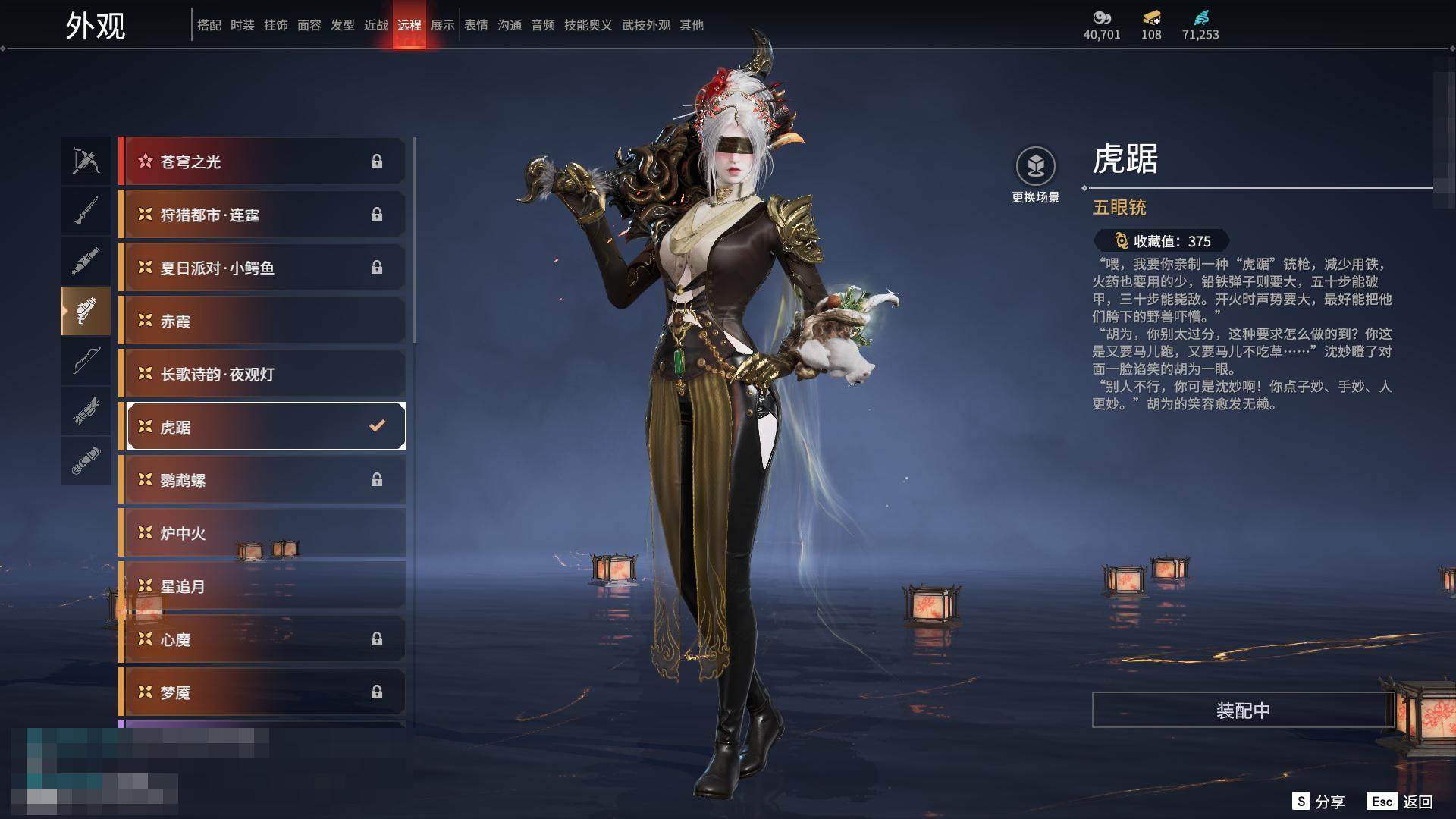The height and width of the screenshot is (819, 1456).
Task: Select the 表情 emote tab
Action: tap(476, 25)
